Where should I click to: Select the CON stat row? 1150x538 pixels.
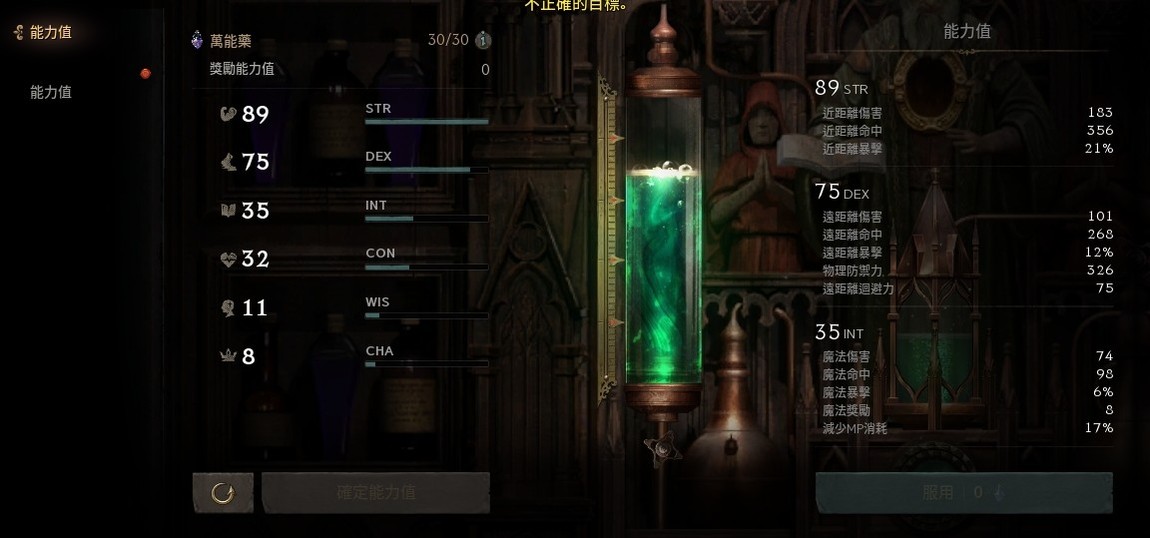coord(354,259)
